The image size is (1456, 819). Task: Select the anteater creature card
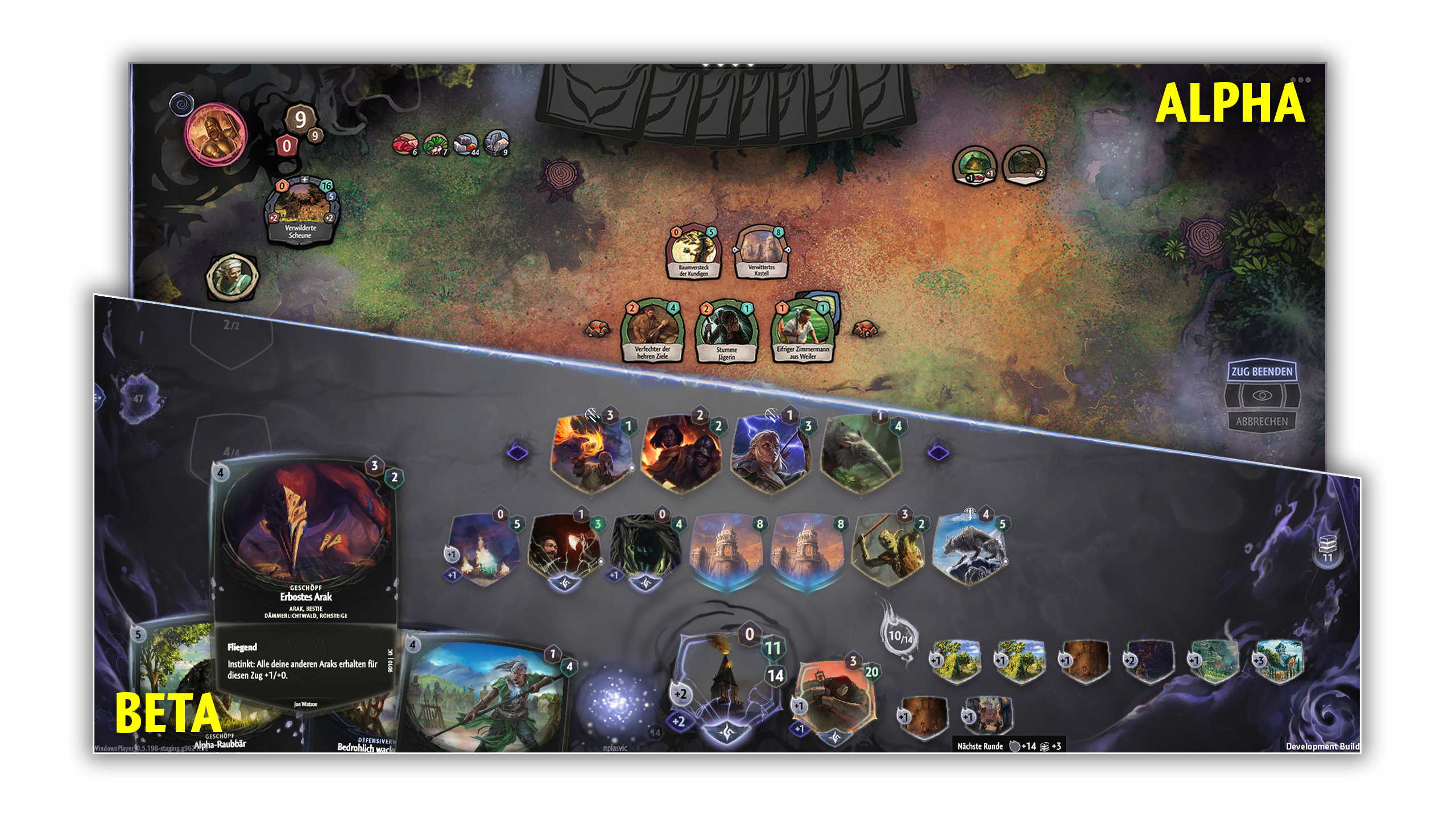tap(862, 452)
